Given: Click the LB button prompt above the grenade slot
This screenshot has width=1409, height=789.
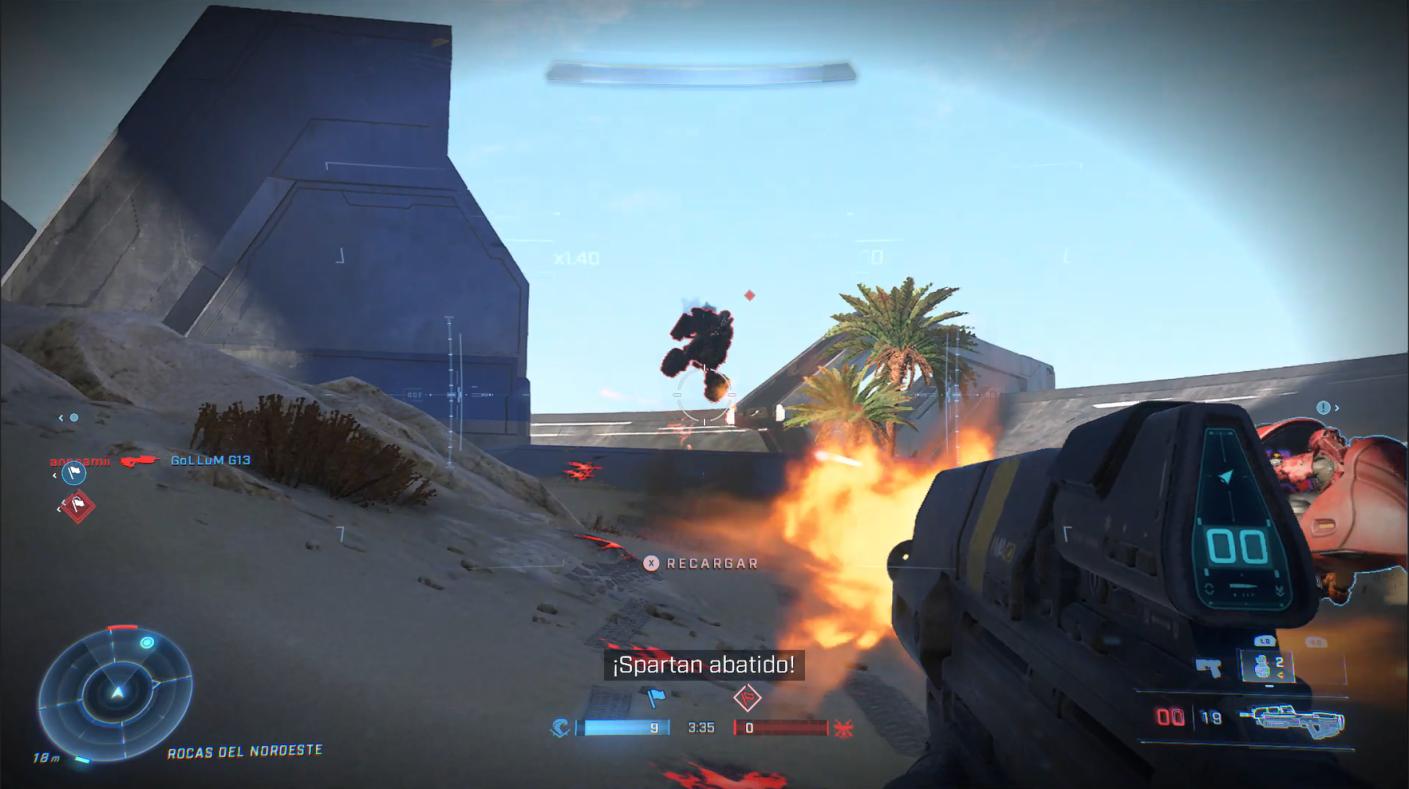Looking at the screenshot, I should 1263,640.
